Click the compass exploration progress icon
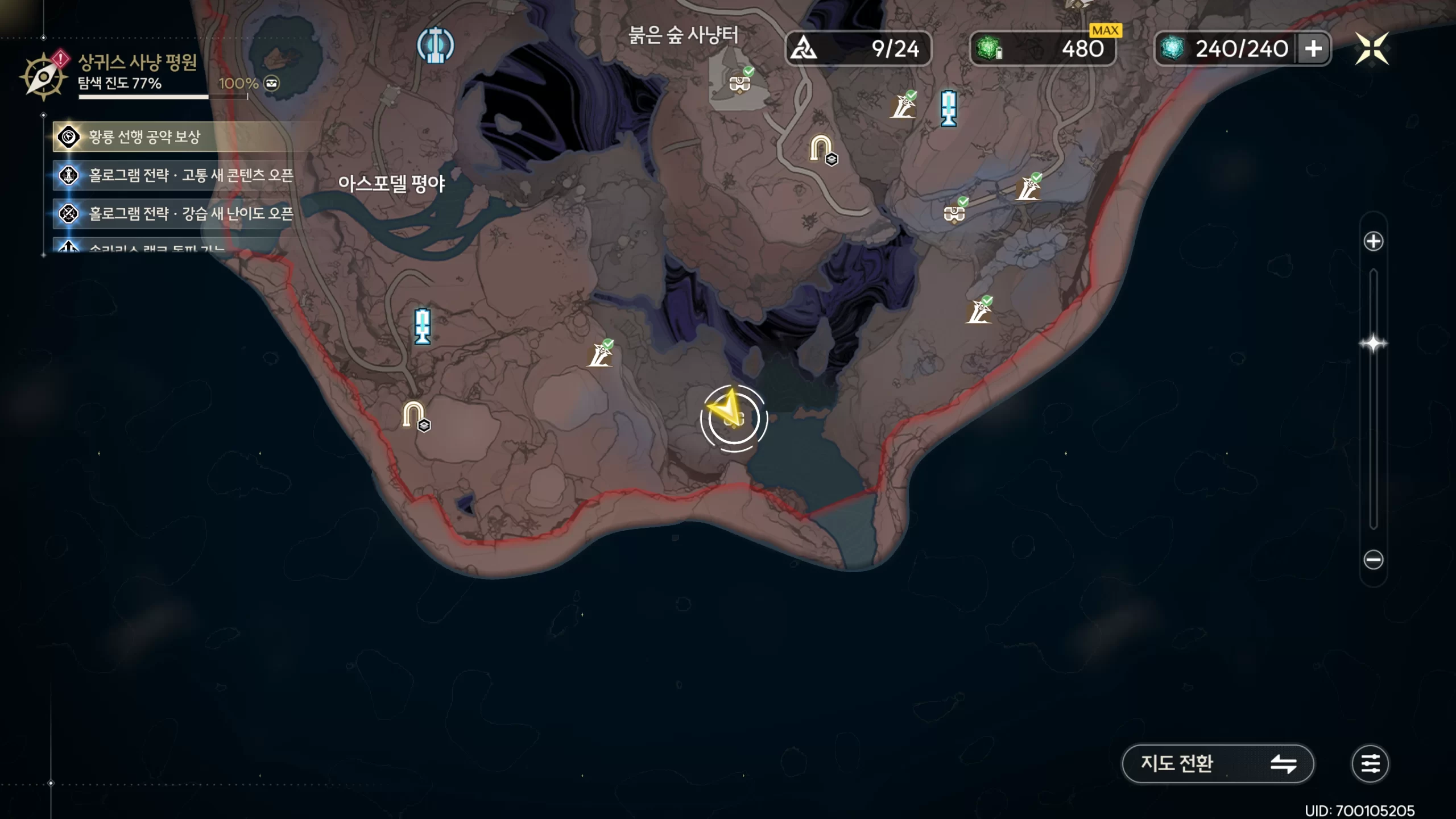Image resolution: width=1456 pixels, height=819 pixels. [43, 76]
